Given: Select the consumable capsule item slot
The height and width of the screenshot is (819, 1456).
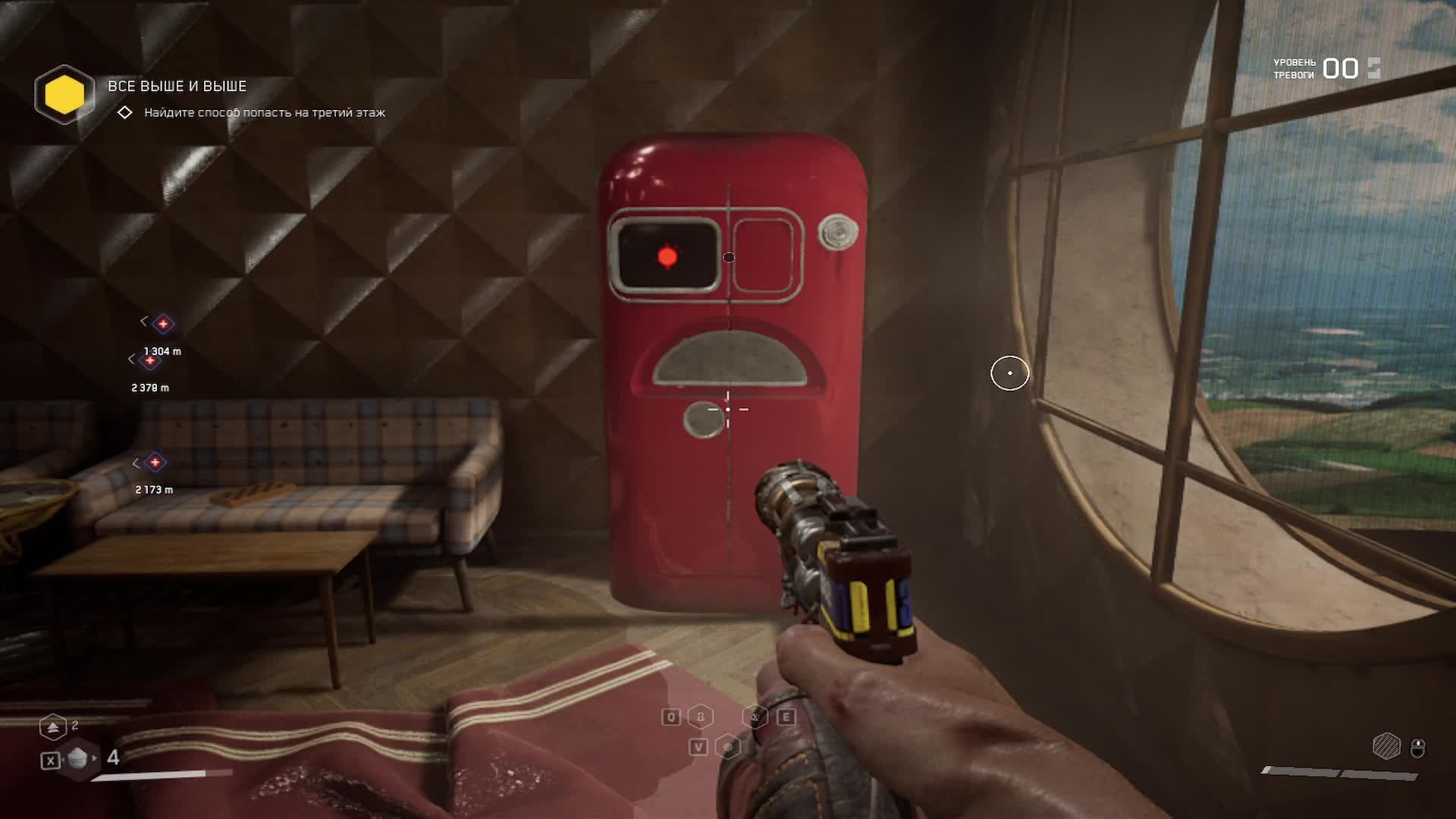Looking at the screenshot, I should point(78,758).
